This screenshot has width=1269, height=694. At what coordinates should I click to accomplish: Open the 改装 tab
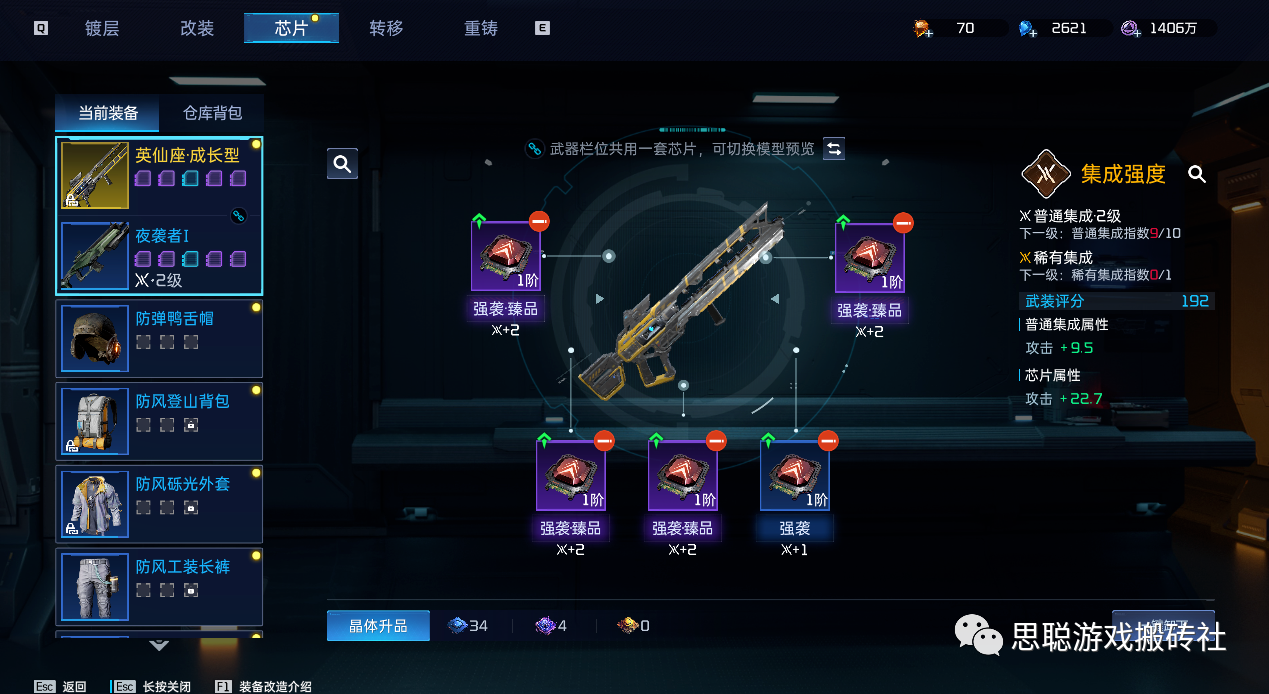pos(197,28)
